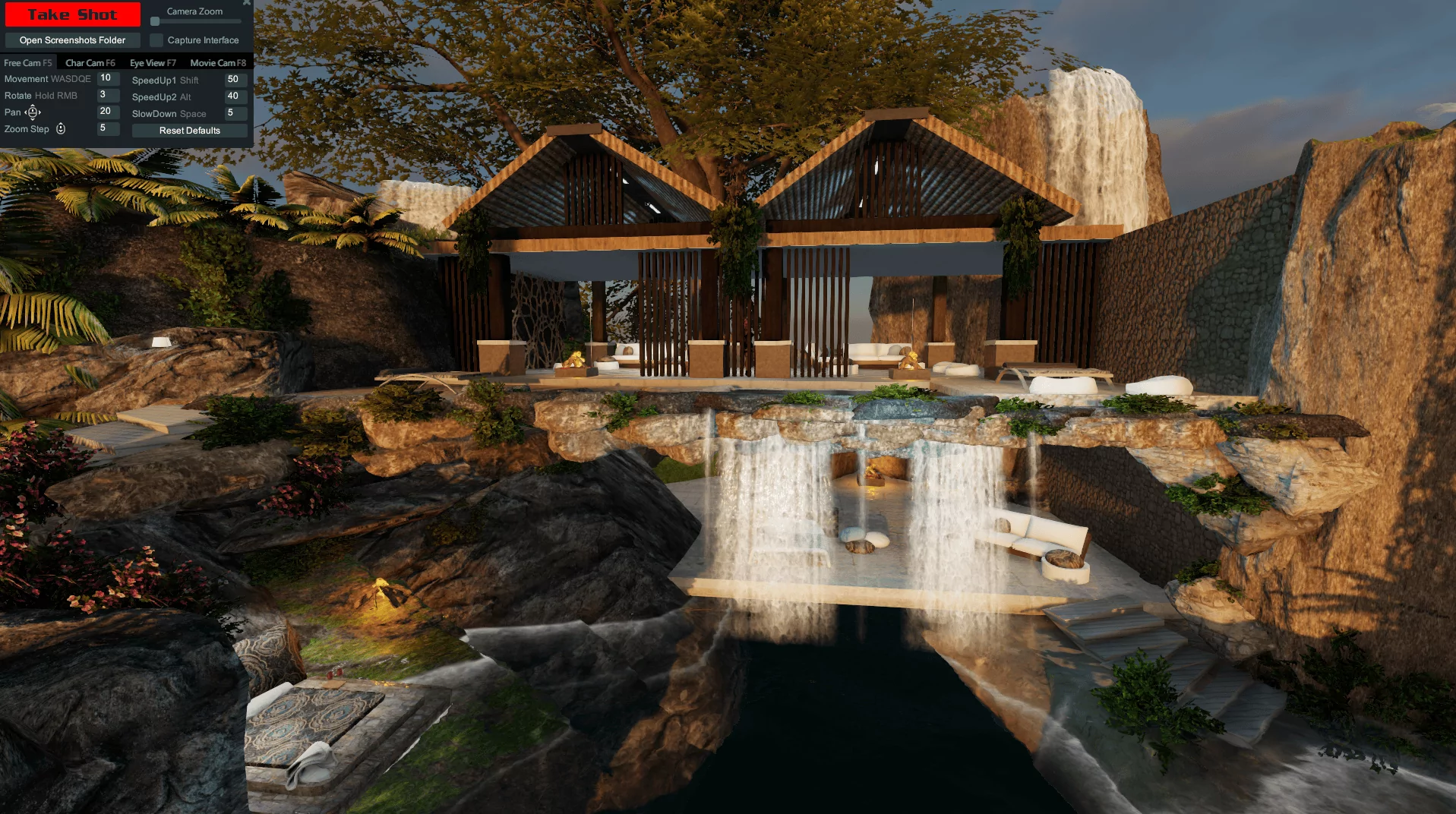This screenshot has height=814, width=1456.
Task: Click the Pan mouse directional icon
Action: tap(33, 112)
